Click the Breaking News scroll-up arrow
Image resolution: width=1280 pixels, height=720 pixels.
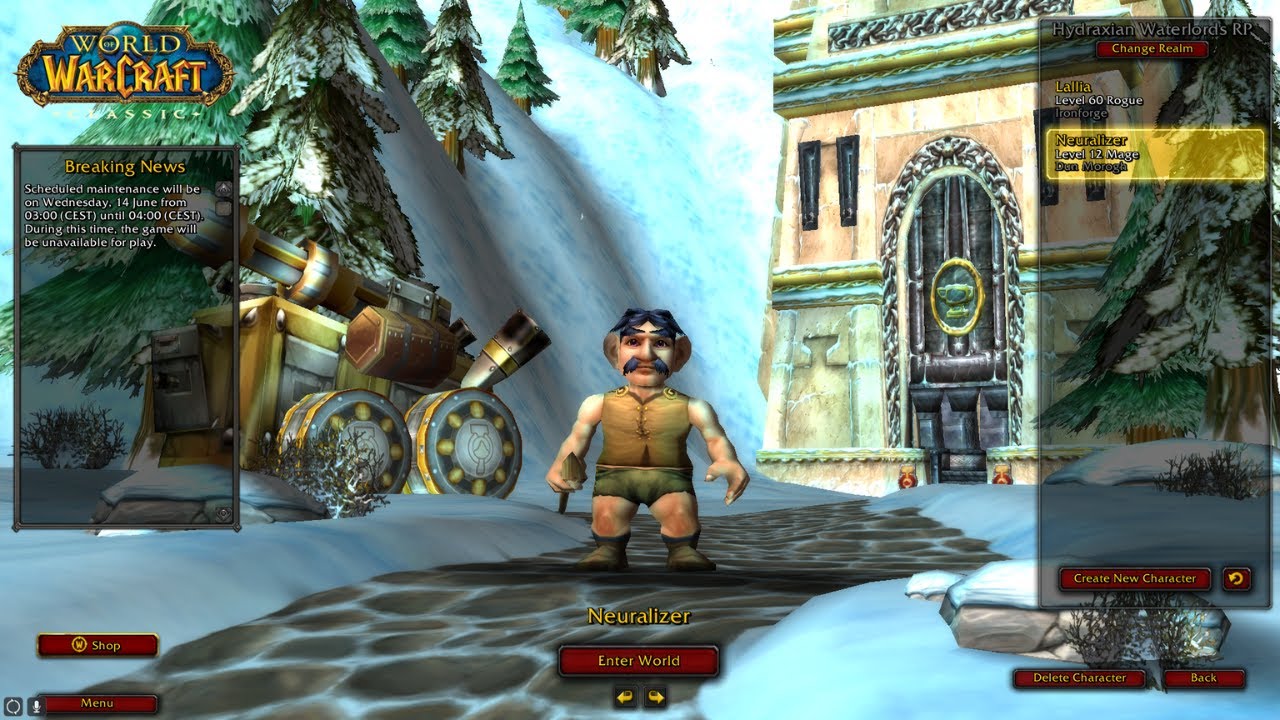pos(224,188)
